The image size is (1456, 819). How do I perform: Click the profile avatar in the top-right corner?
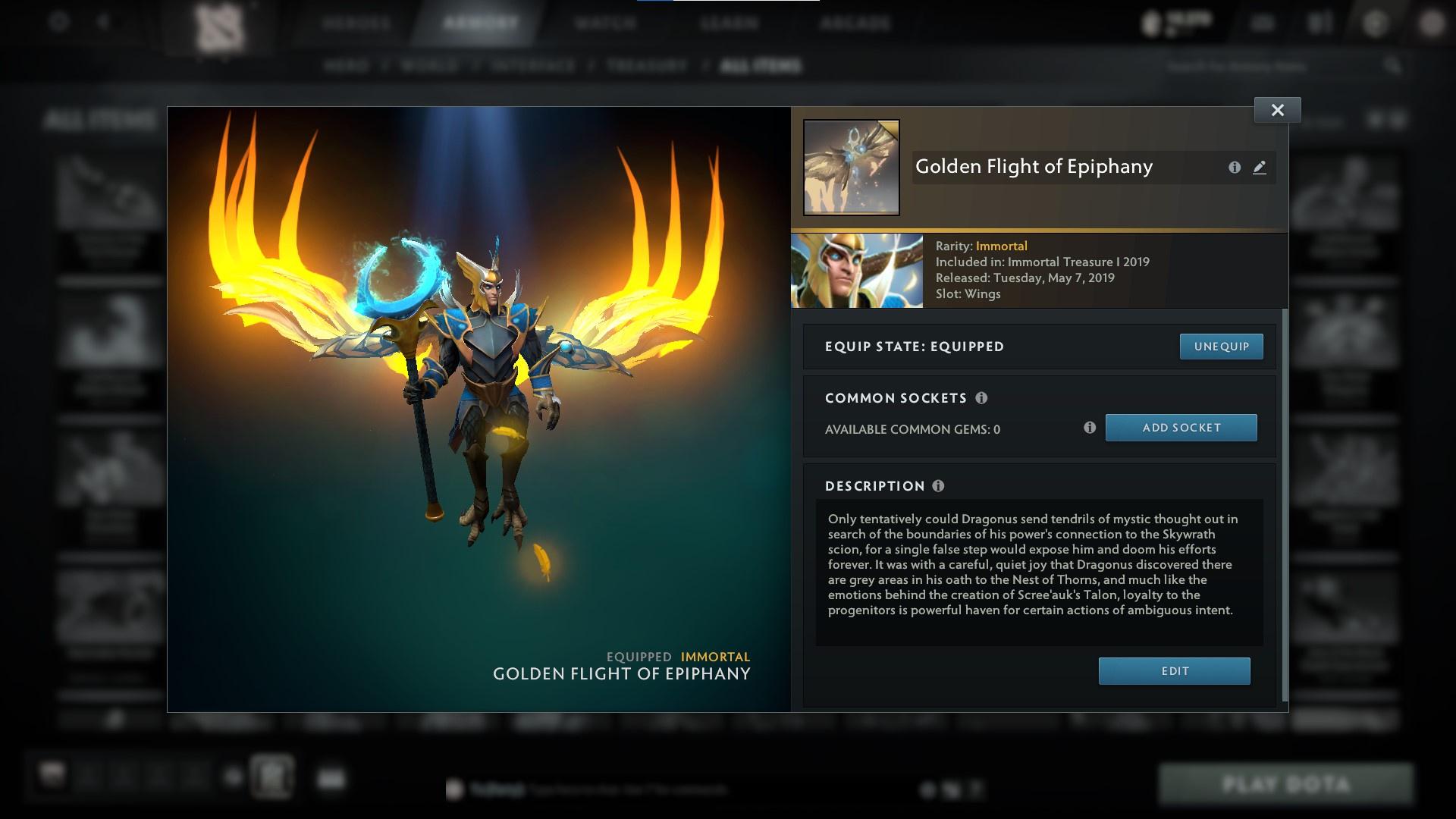tap(1432, 23)
